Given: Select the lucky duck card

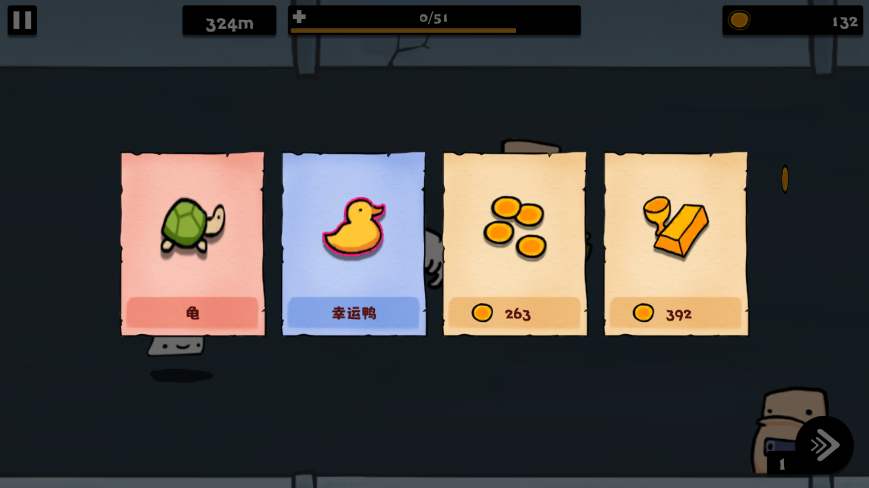Looking at the screenshot, I should click(x=354, y=243).
